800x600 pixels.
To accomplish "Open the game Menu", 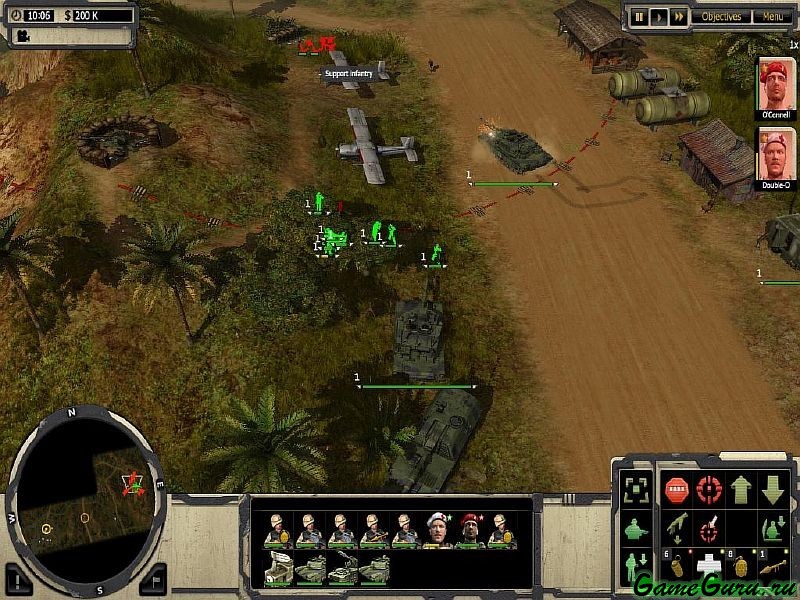I will (x=771, y=17).
